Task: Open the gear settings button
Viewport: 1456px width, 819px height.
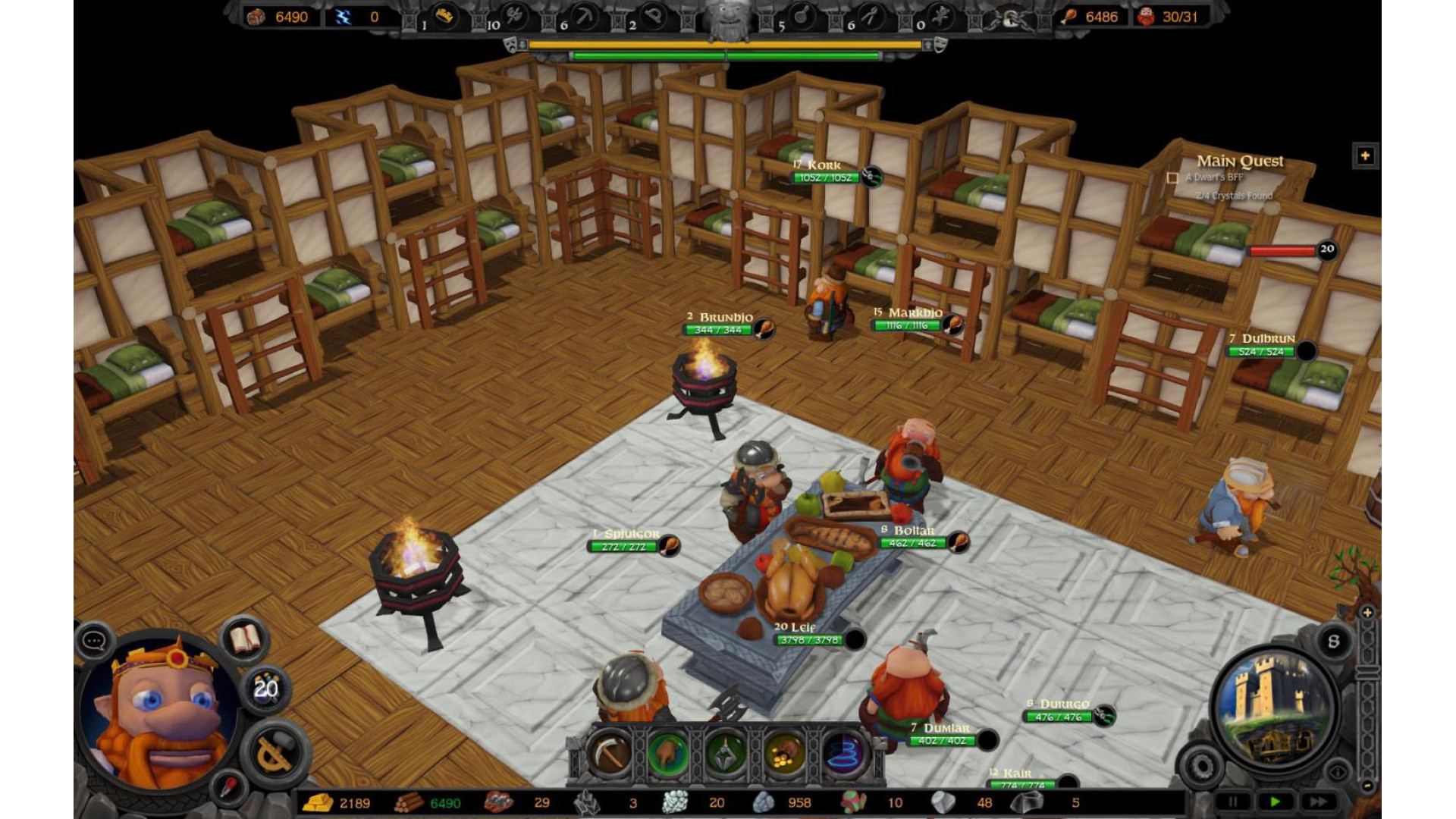Action: coord(1202,767)
